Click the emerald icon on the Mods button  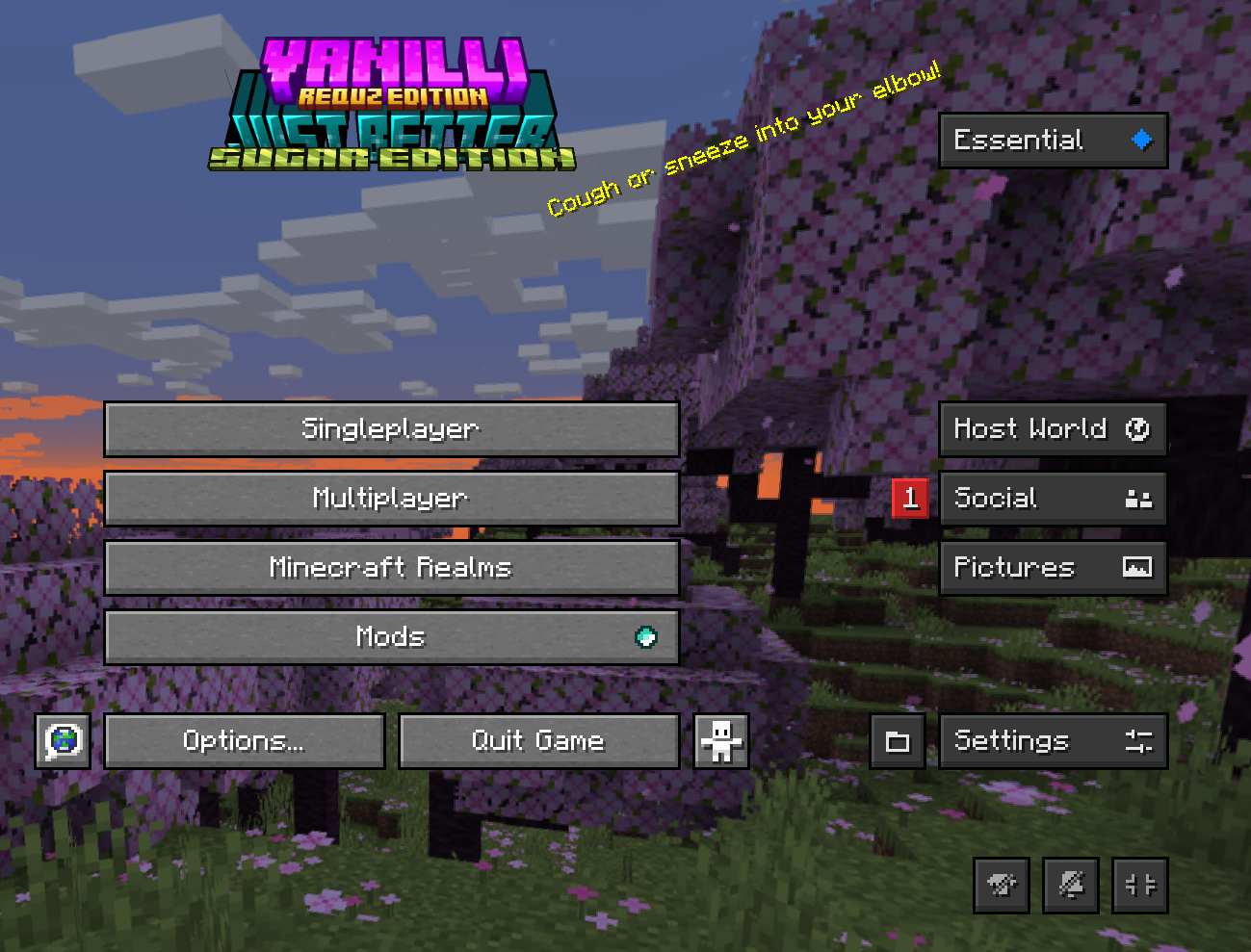[646, 636]
